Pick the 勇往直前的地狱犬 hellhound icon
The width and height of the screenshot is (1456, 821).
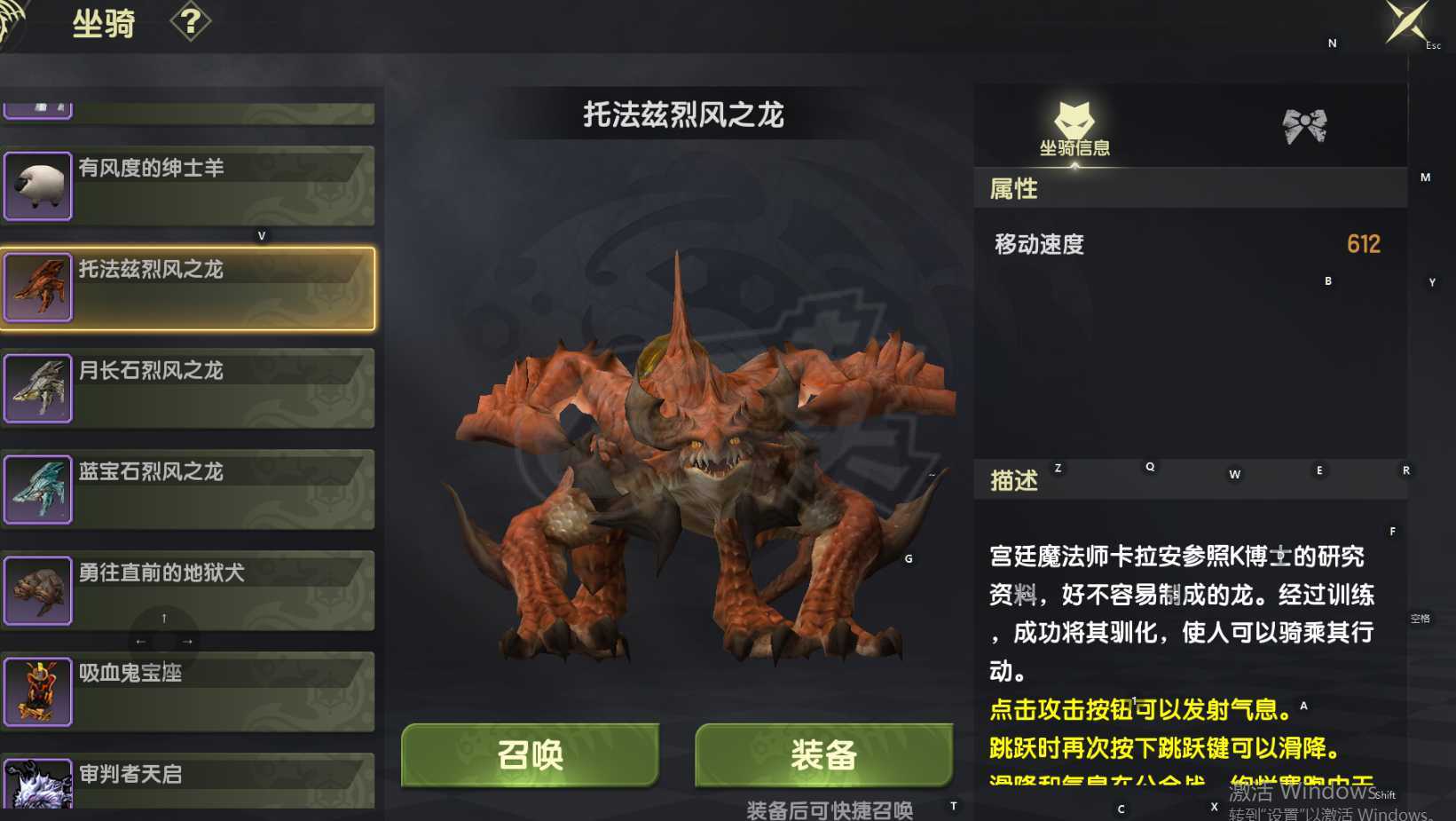(x=39, y=590)
